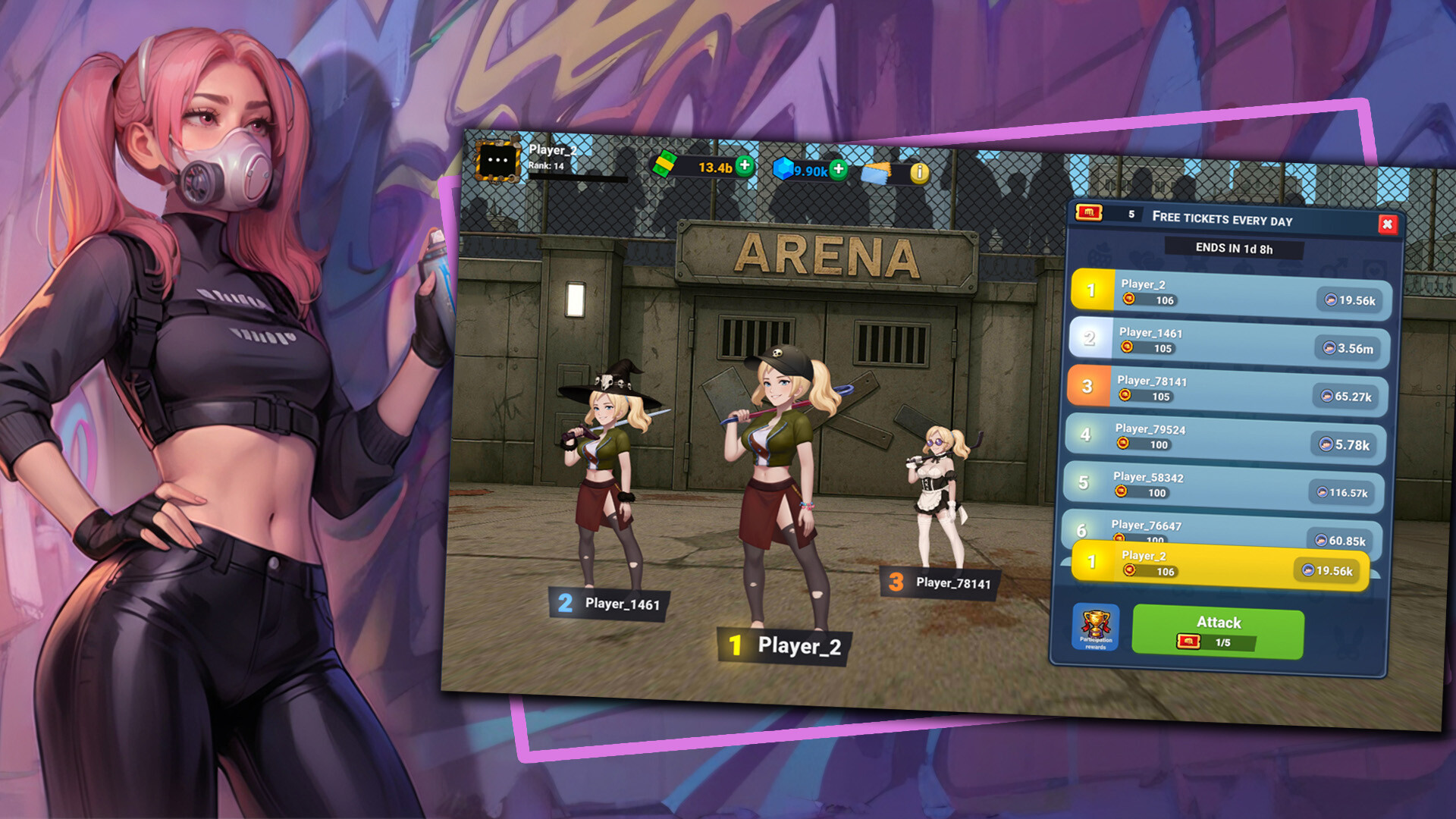Open Player_2 profile avatar

(497, 159)
